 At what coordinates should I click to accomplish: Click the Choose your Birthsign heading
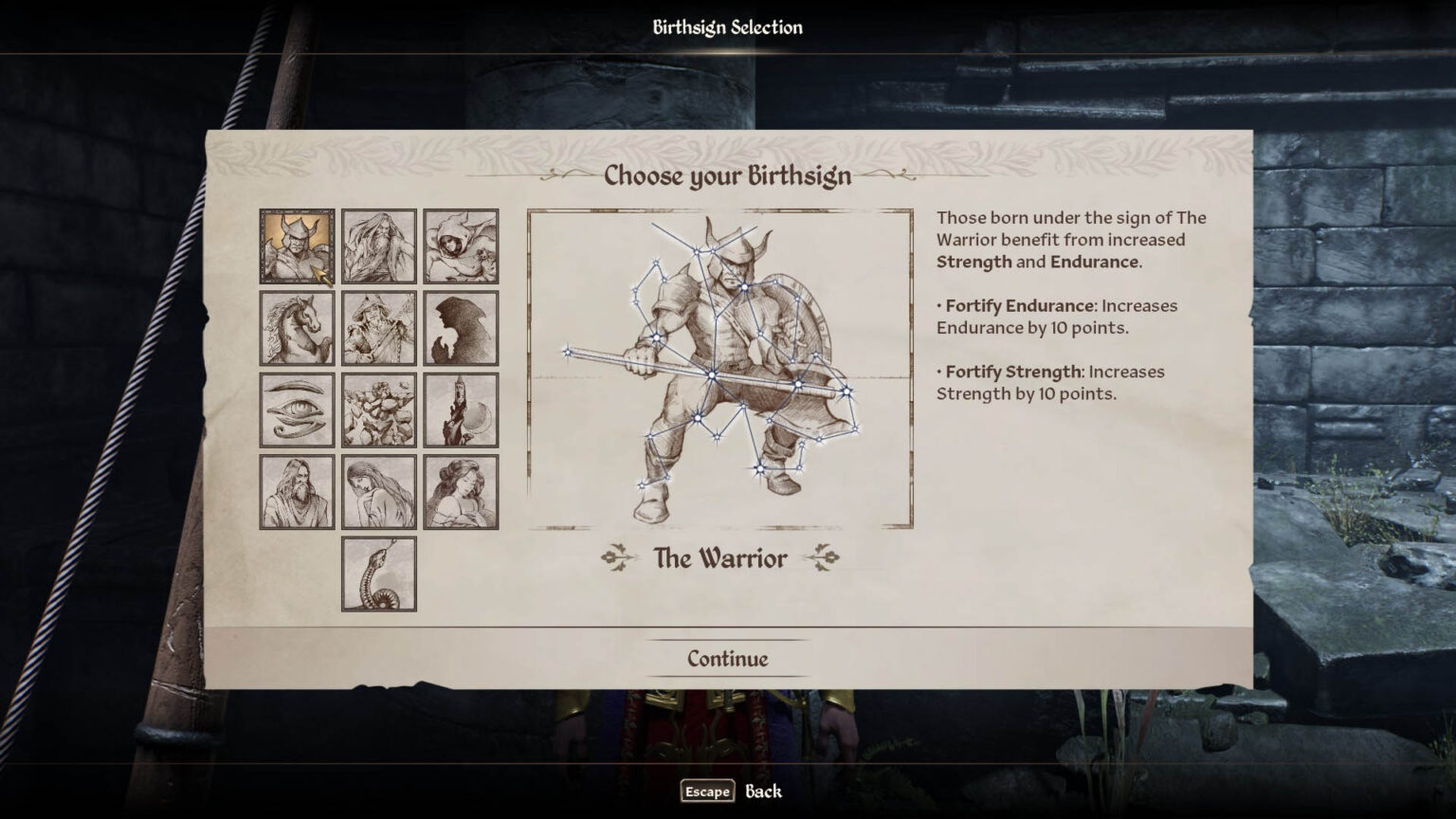tap(728, 176)
